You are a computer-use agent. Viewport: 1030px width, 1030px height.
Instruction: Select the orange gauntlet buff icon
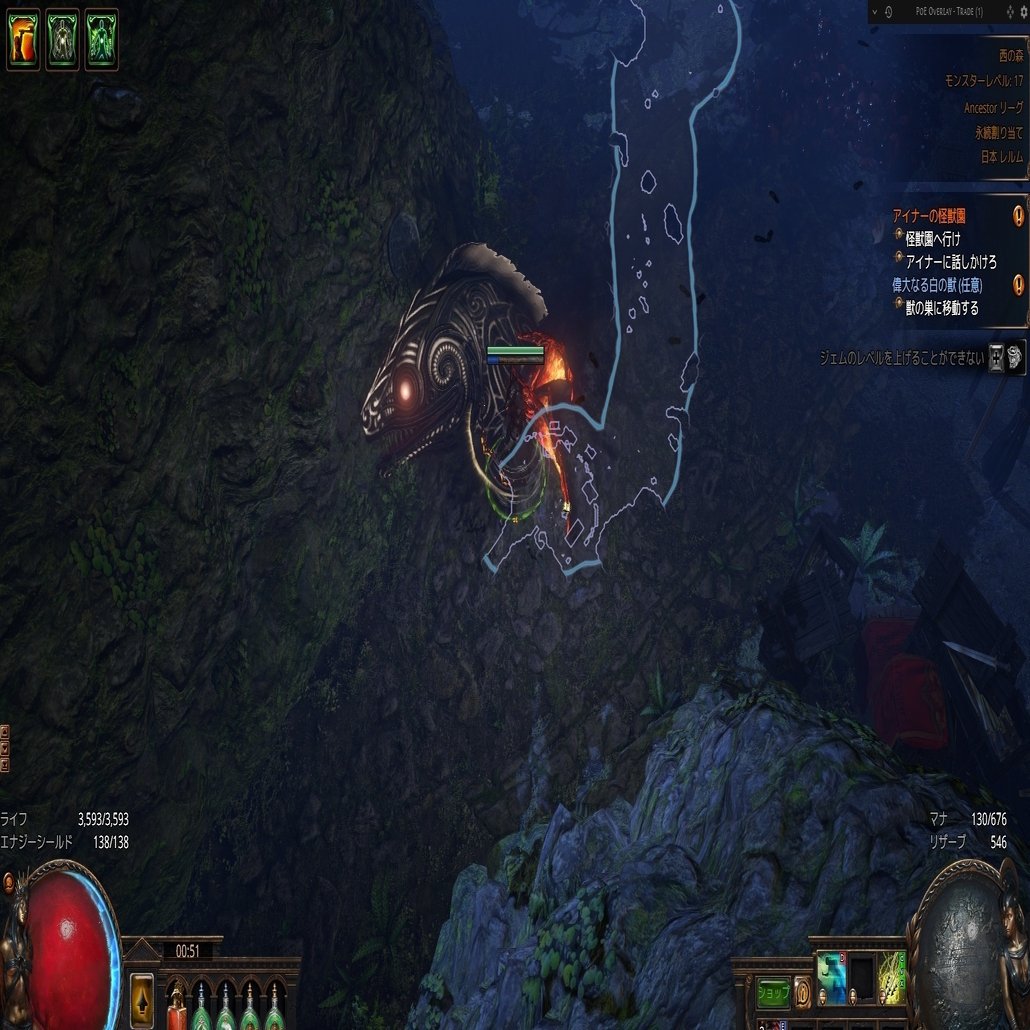pyautogui.click(x=23, y=40)
